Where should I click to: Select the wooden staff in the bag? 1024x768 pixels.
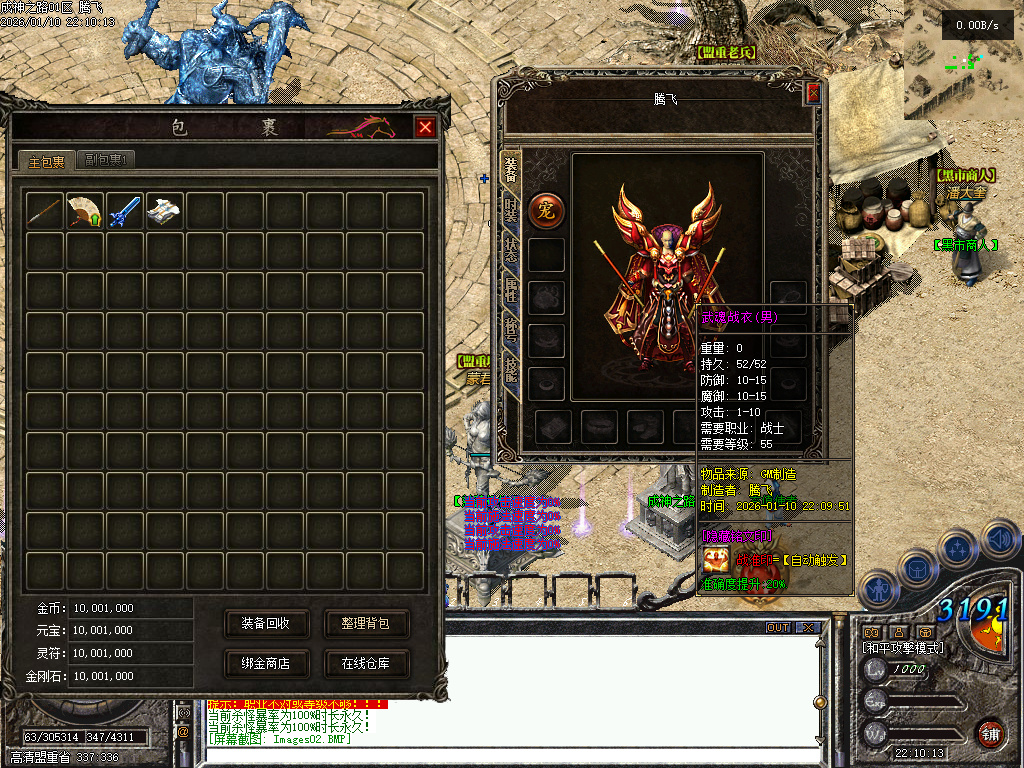[46, 211]
